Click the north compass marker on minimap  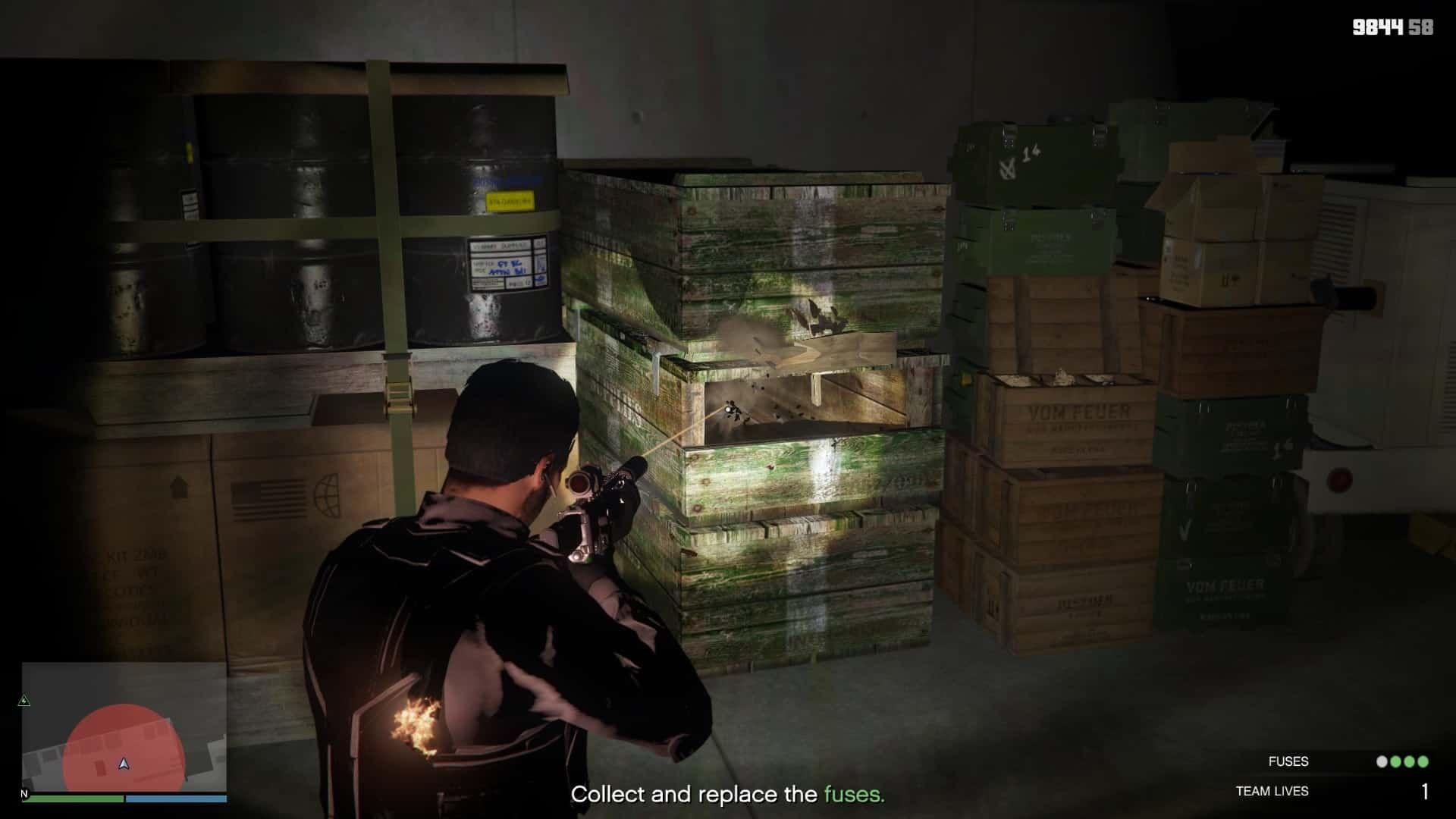coord(24,793)
